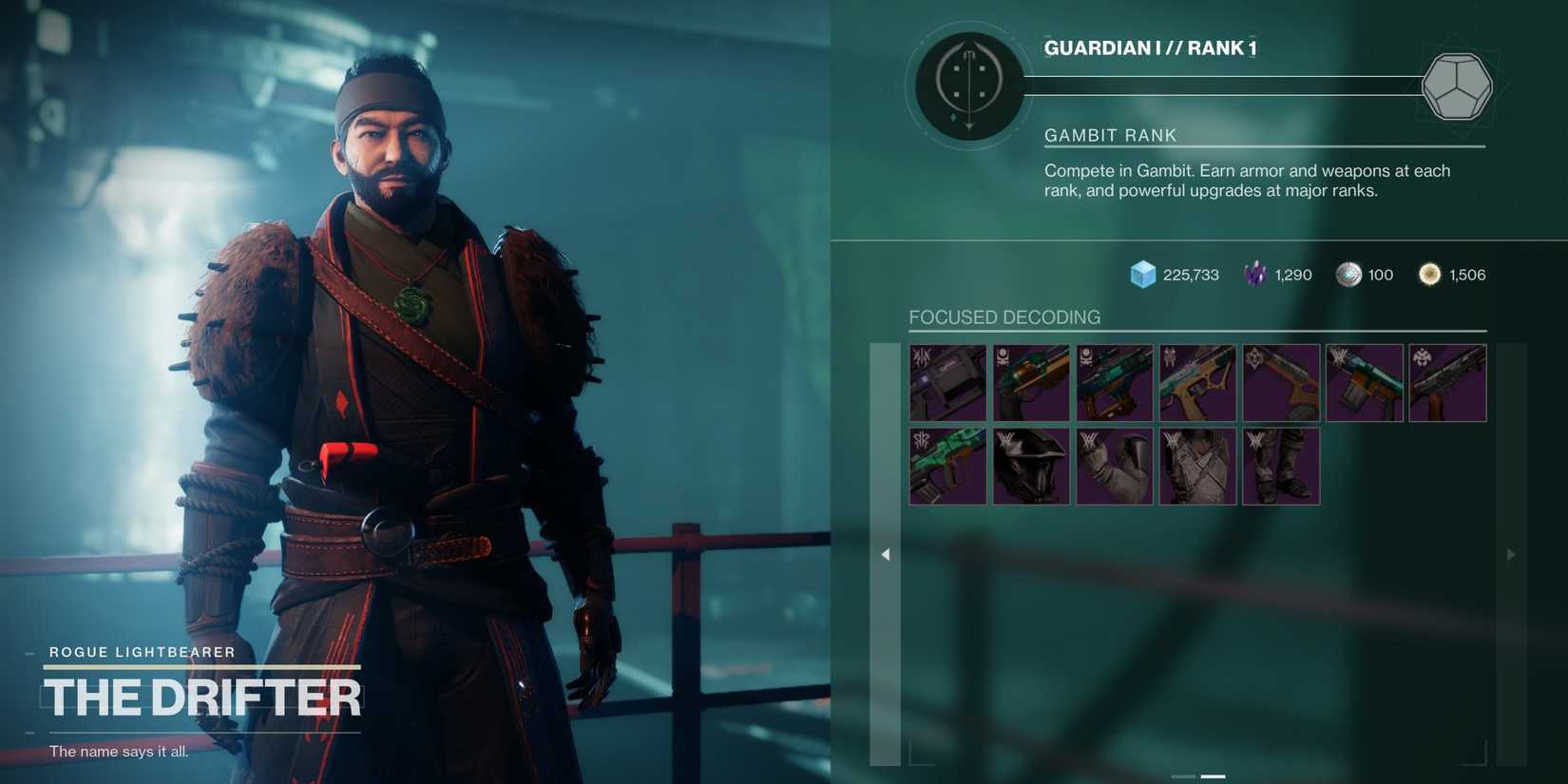
Task: Click the gauntlets armor item
Action: (x=1114, y=466)
